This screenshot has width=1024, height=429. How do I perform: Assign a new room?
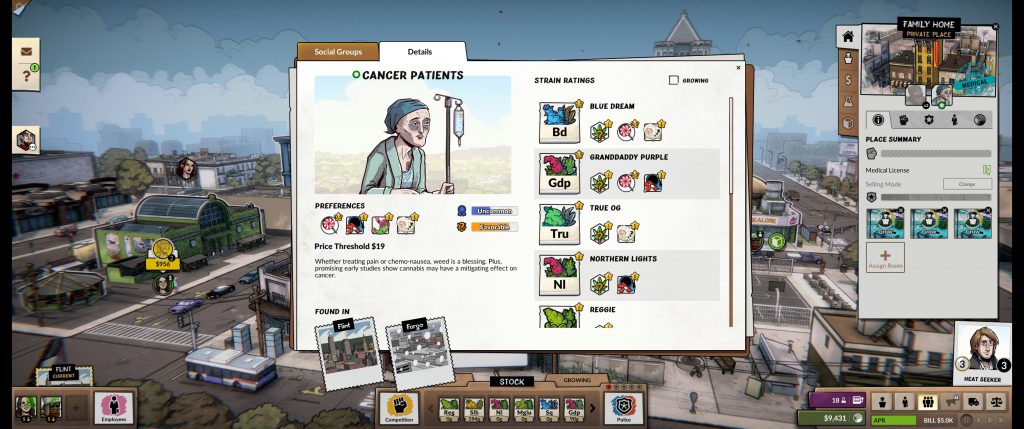(x=885, y=260)
